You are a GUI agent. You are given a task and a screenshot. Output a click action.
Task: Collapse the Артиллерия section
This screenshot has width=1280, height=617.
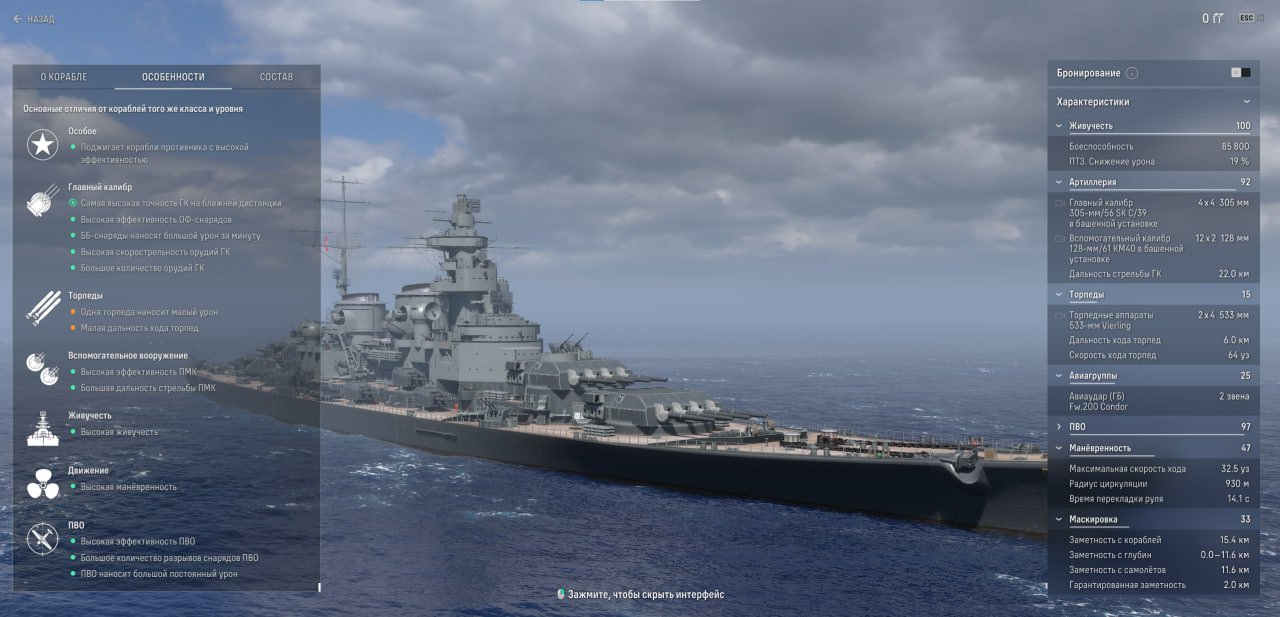pos(1059,182)
